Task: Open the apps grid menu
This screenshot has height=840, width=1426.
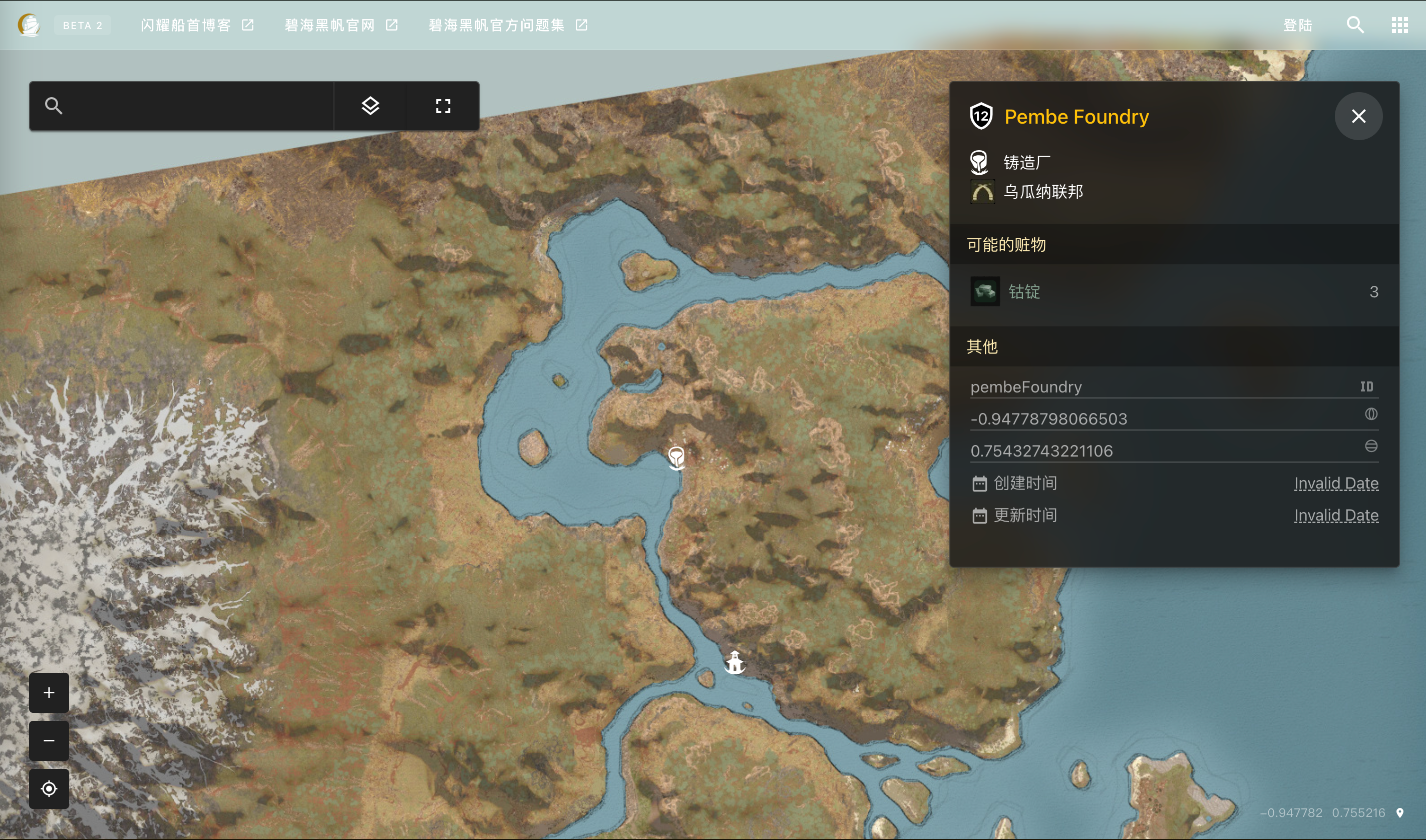Action: click(x=1399, y=25)
